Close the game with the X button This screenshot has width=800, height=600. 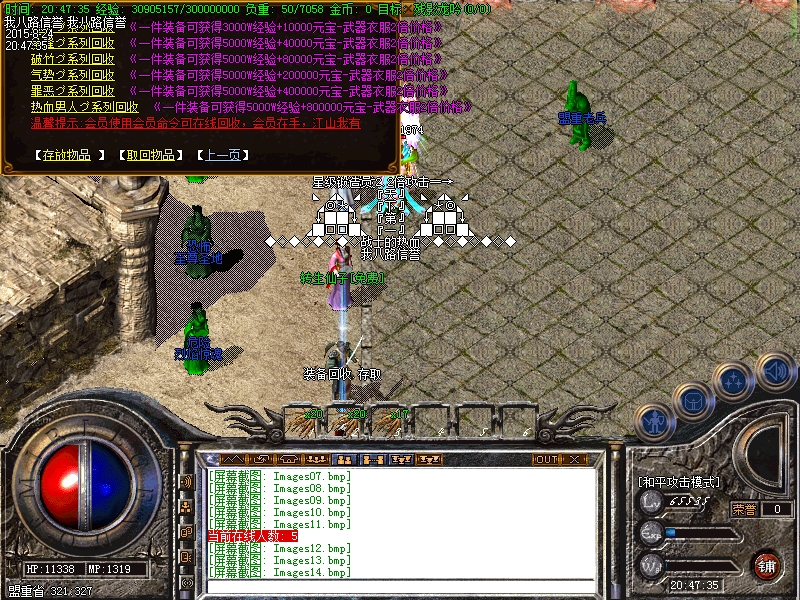pyautogui.click(x=574, y=460)
